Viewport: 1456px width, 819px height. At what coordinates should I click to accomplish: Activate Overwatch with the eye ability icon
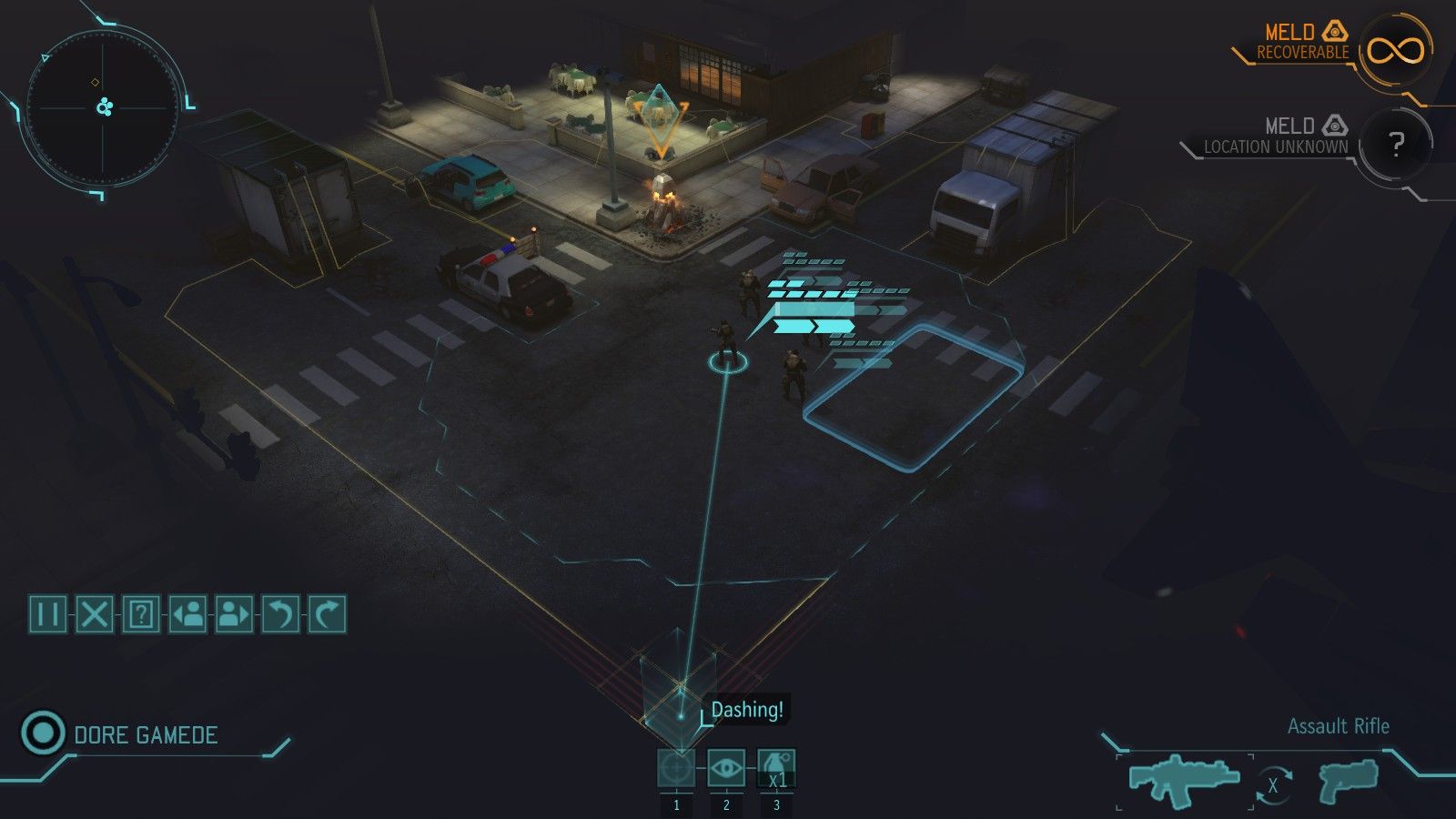tap(725, 767)
